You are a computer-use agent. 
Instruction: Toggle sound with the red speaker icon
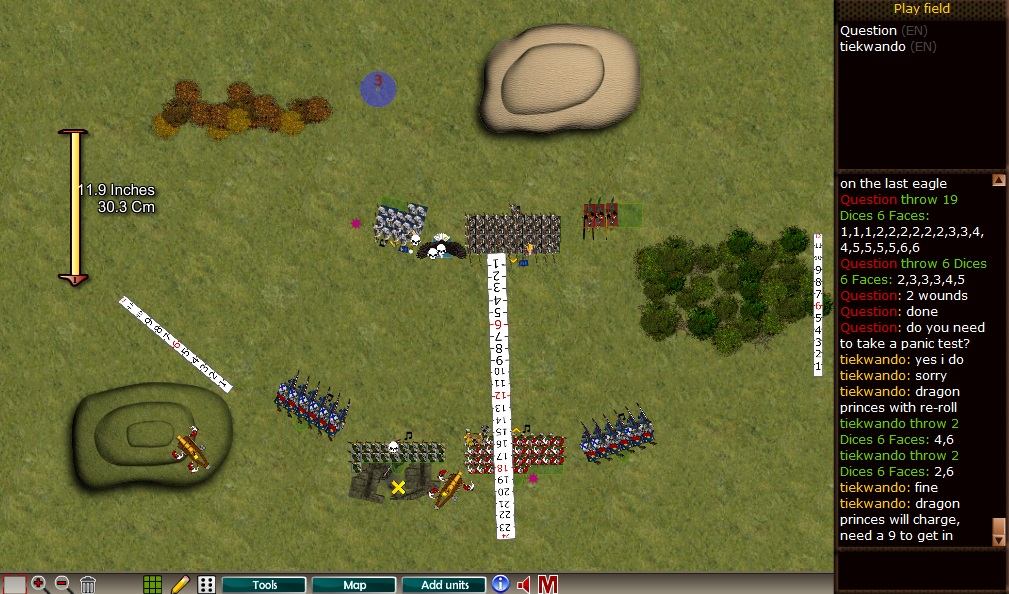coord(523,585)
